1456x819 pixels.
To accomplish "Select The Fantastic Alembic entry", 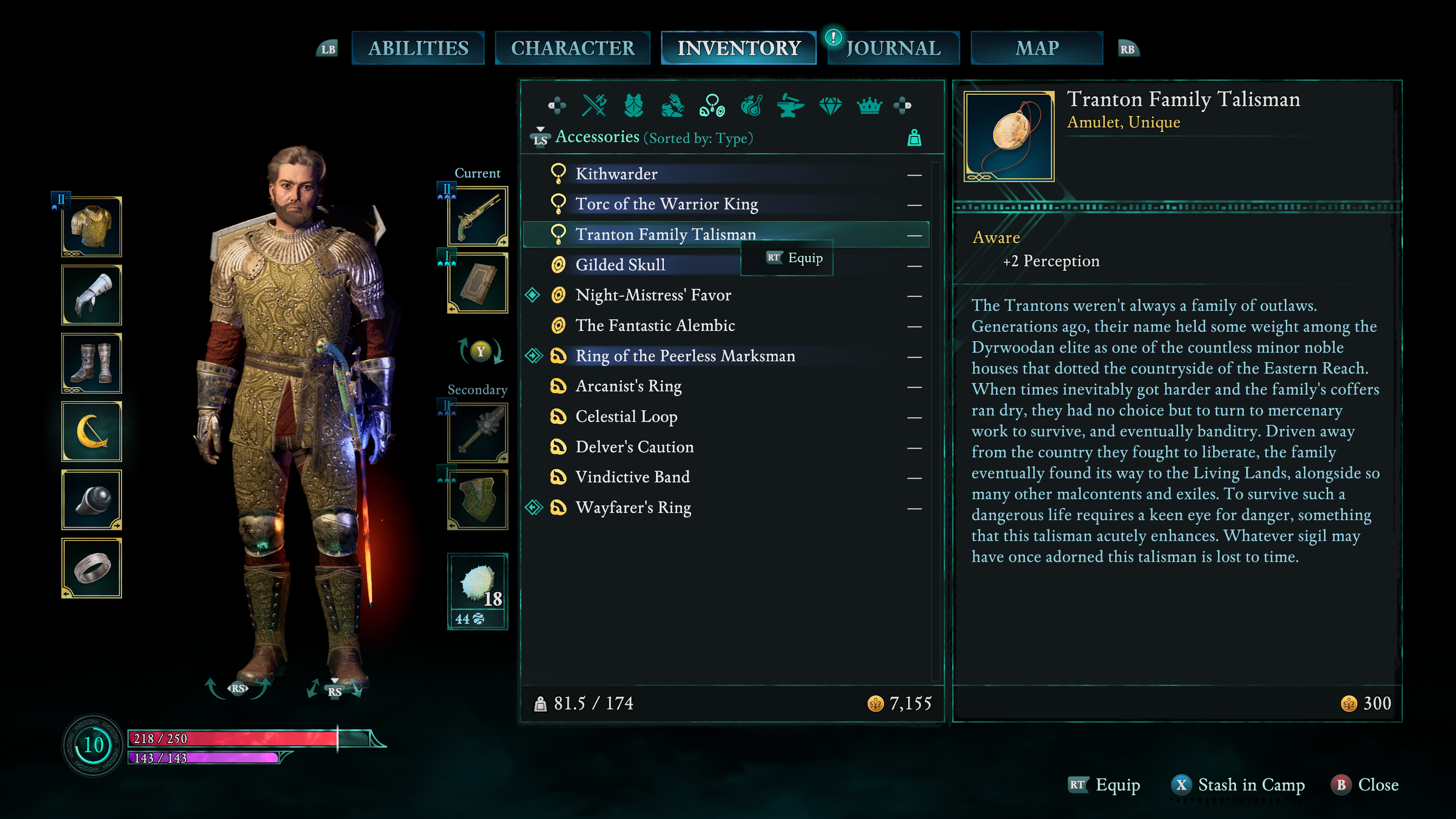I will (655, 326).
